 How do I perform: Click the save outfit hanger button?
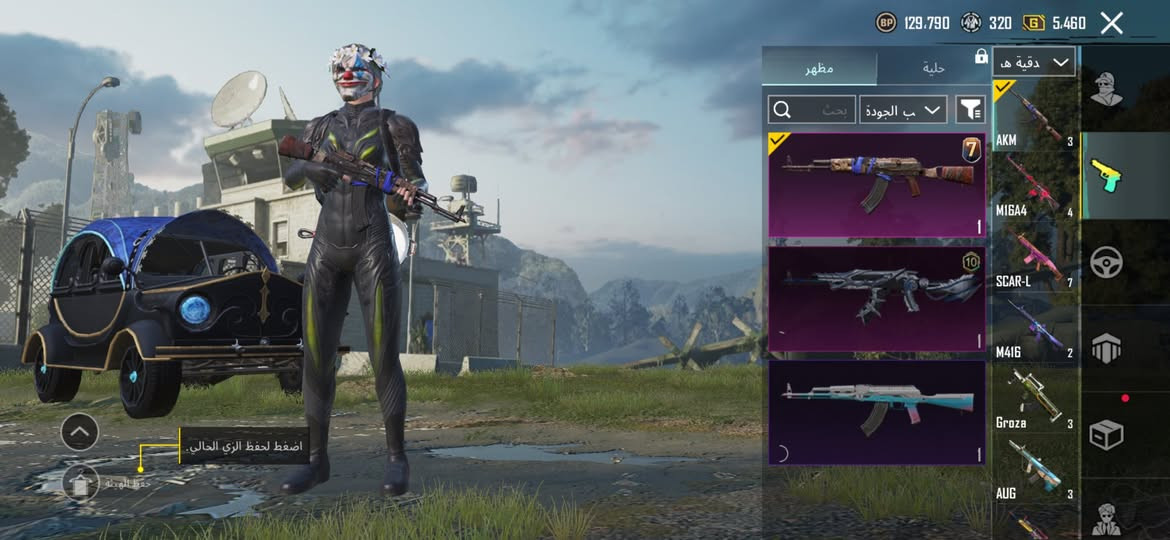click(80, 483)
